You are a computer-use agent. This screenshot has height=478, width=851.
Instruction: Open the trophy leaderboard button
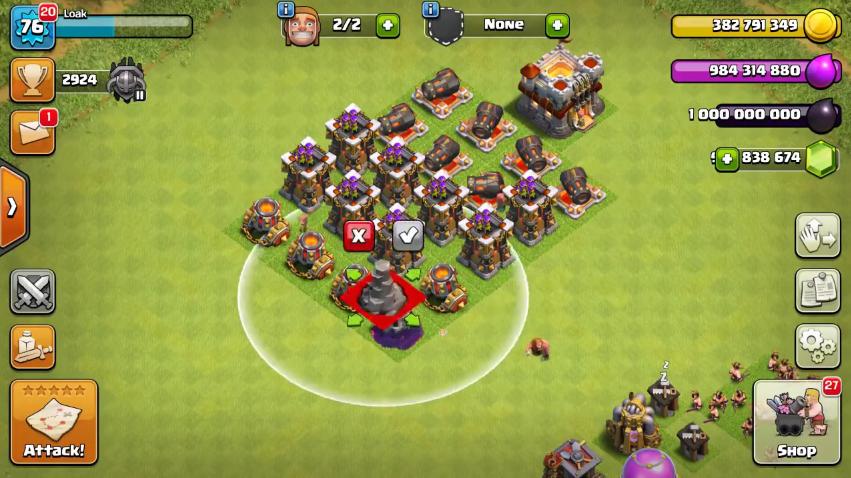coord(32,80)
